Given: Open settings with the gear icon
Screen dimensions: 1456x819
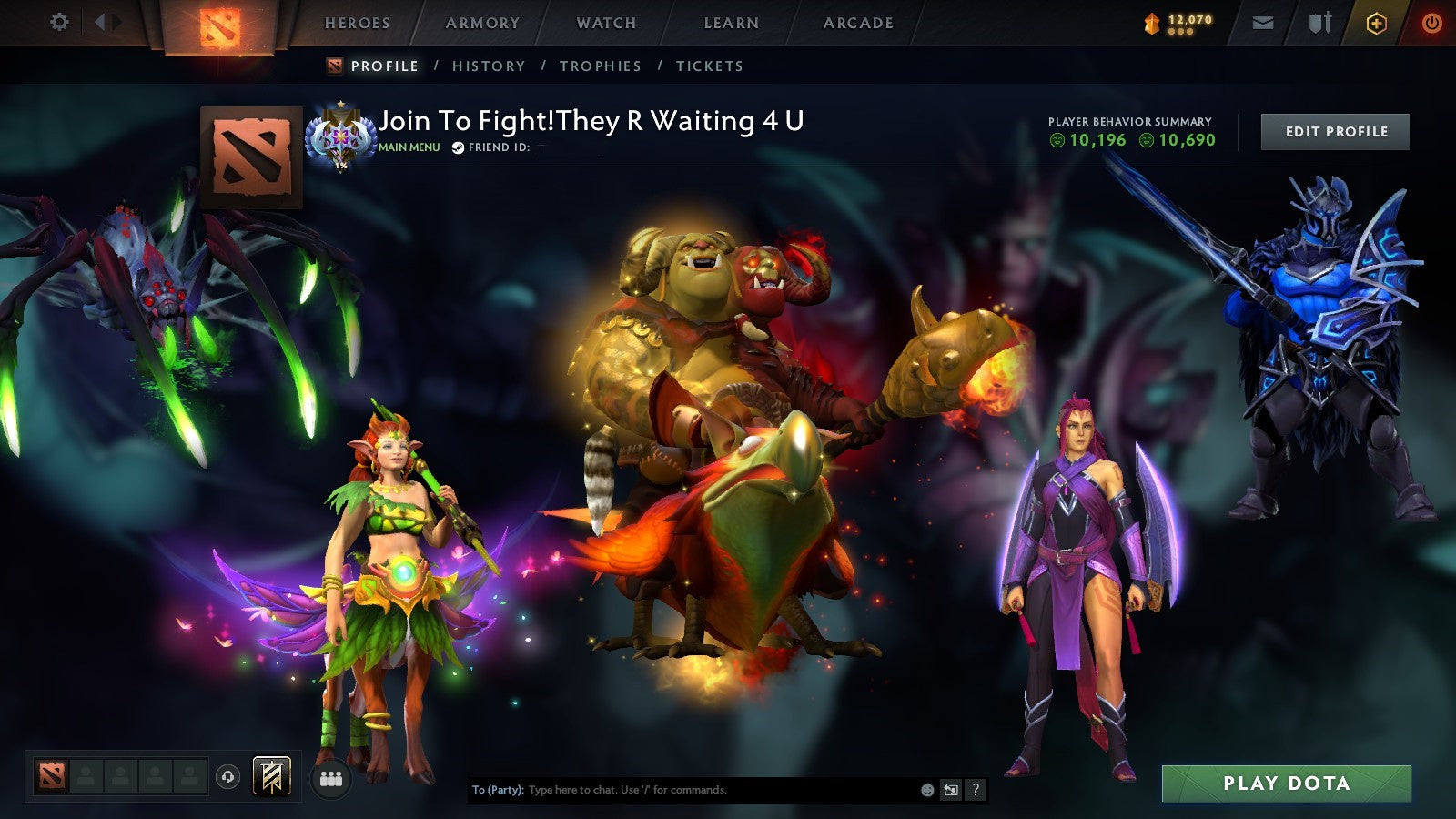Looking at the screenshot, I should 59,21.
